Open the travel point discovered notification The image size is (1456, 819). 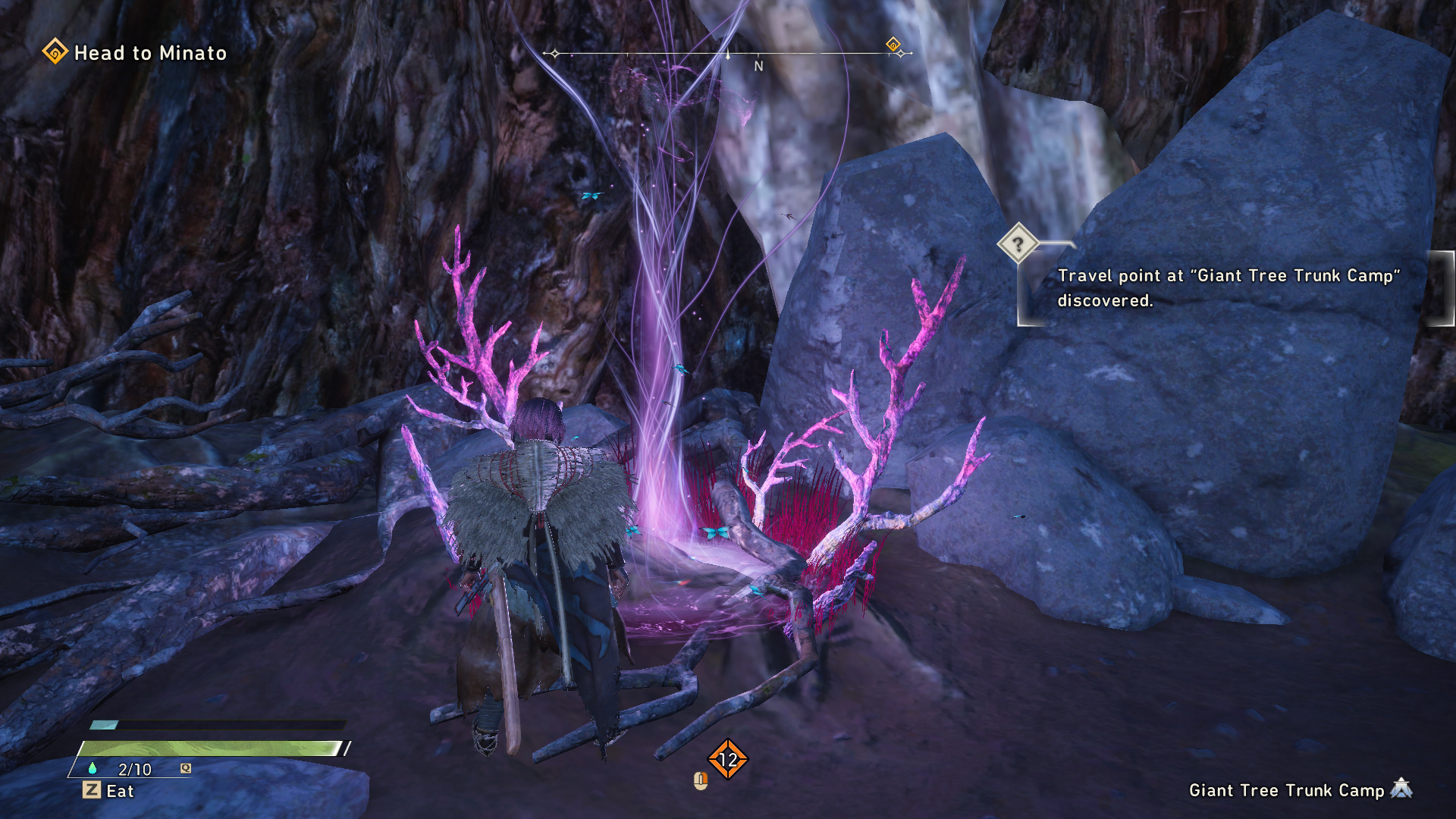point(1227,288)
